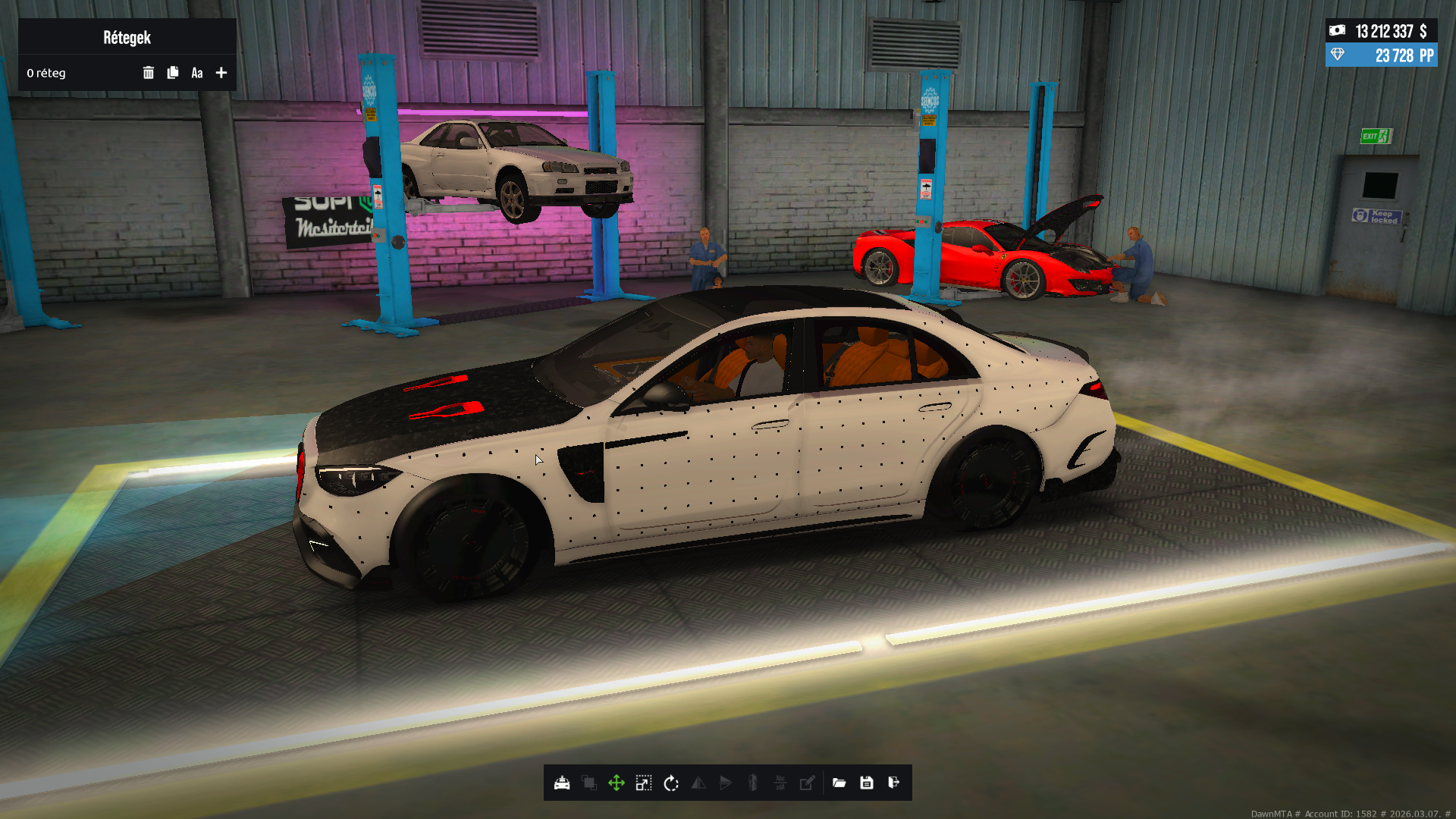Click the greyed car mirror icon
This screenshot has height=819, width=1456.
point(753,783)
